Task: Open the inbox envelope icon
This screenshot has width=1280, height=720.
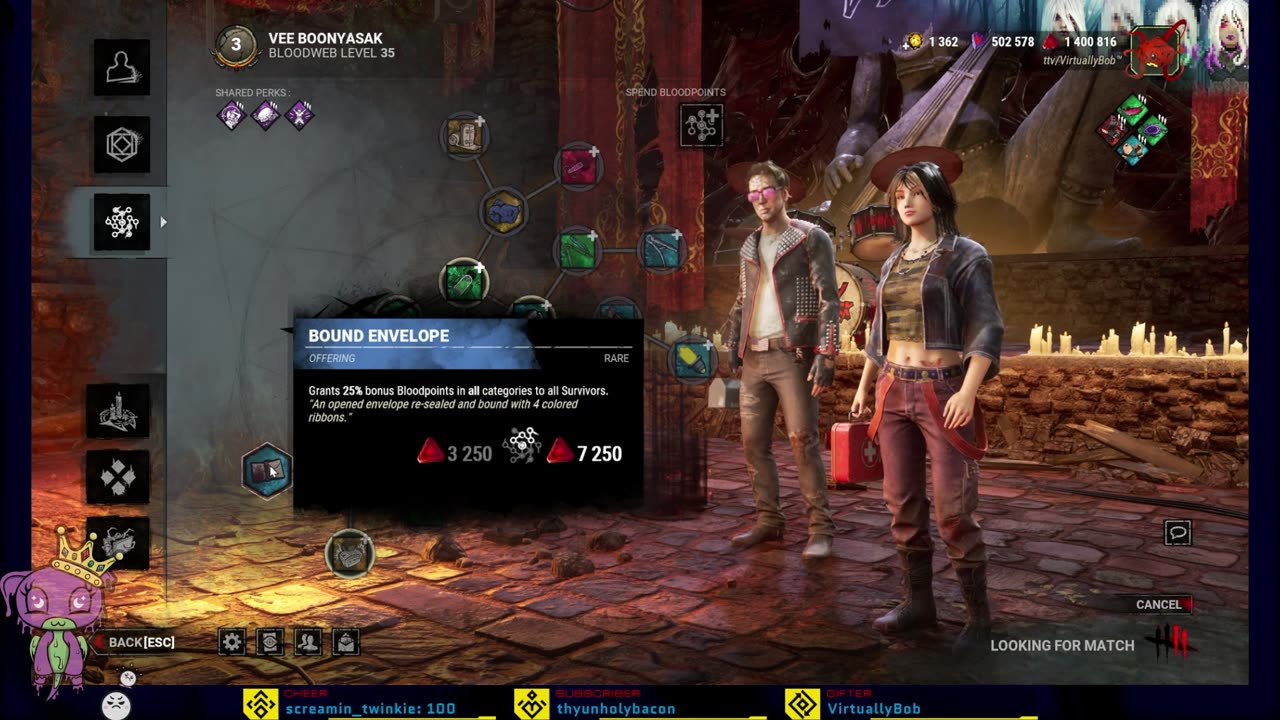Action: pos(346,642)
